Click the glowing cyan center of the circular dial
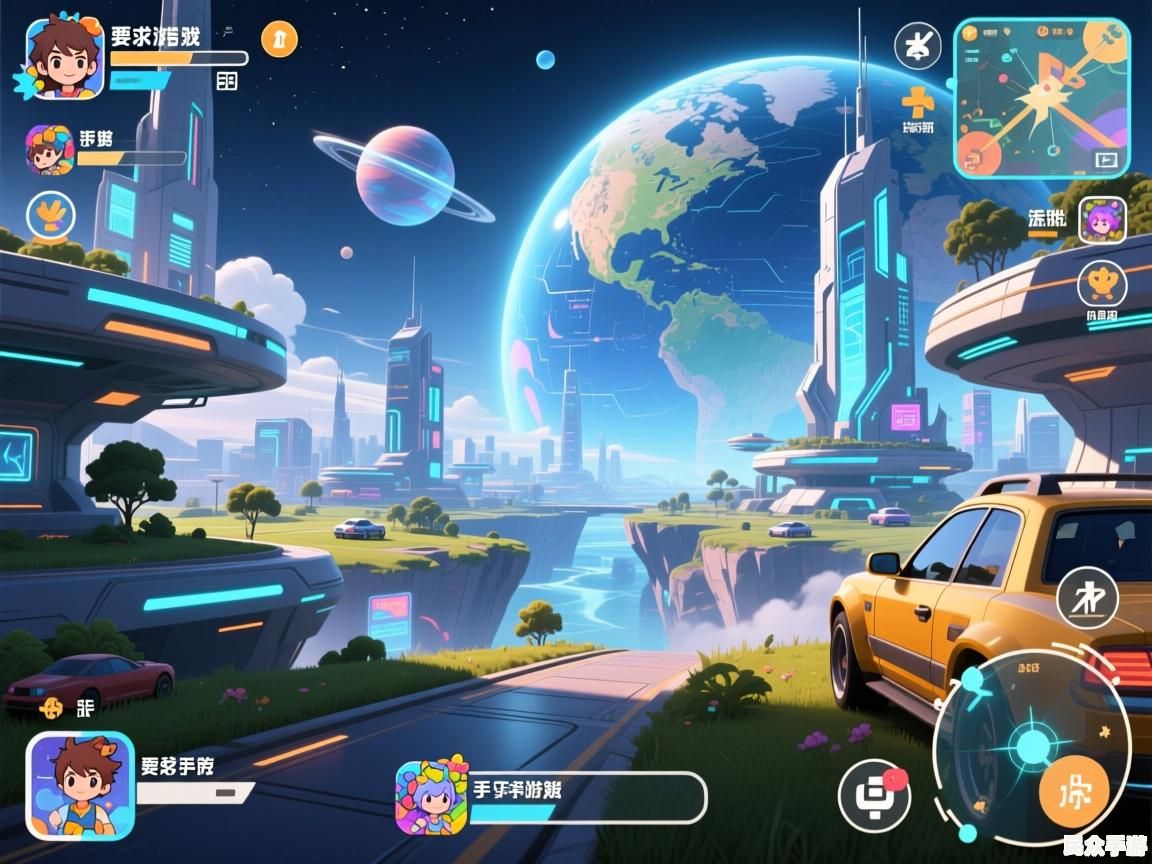This screenshot has height=864, width=1152. click(x=1029, y=746)
